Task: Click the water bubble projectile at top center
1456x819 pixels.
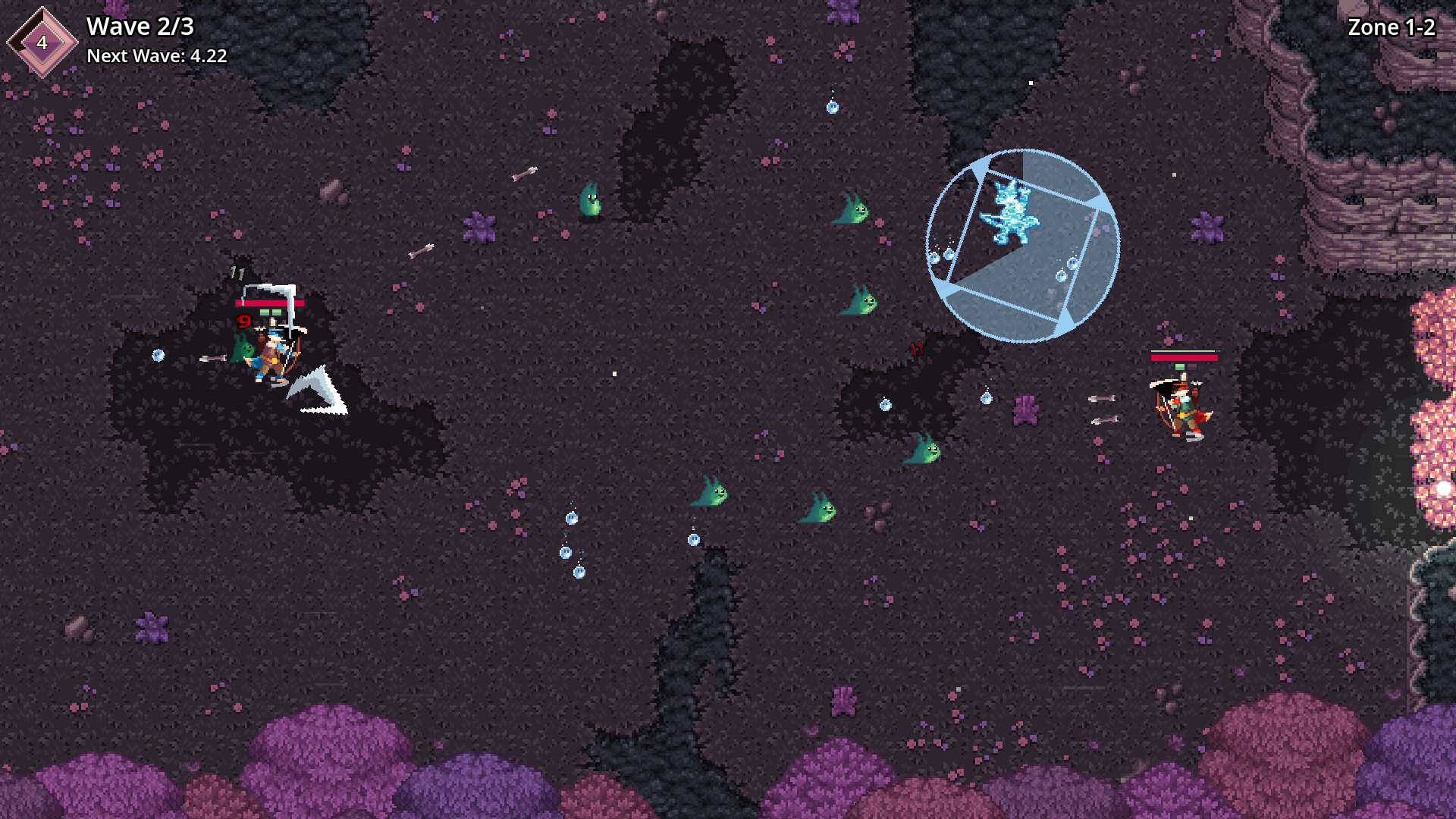Action: click(833, 108)
